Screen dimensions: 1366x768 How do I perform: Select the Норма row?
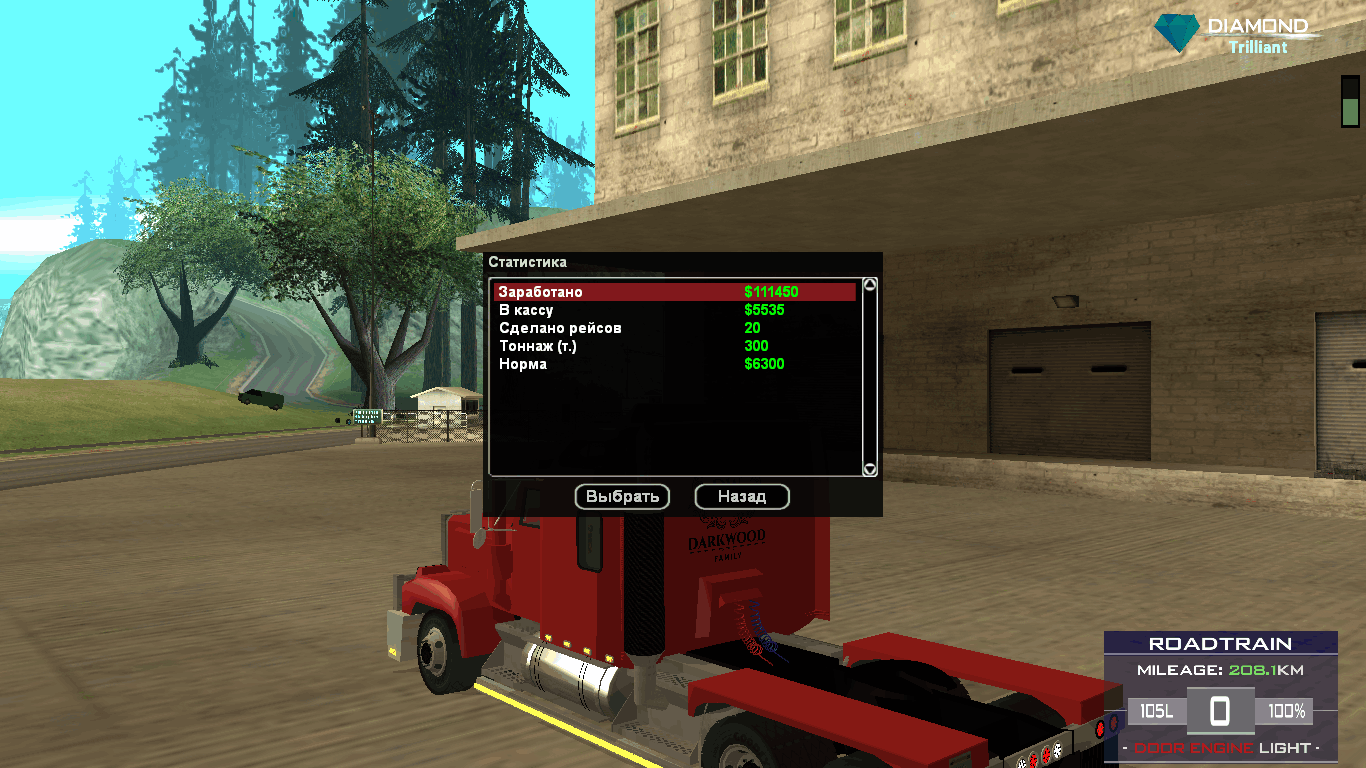(674, 364)
